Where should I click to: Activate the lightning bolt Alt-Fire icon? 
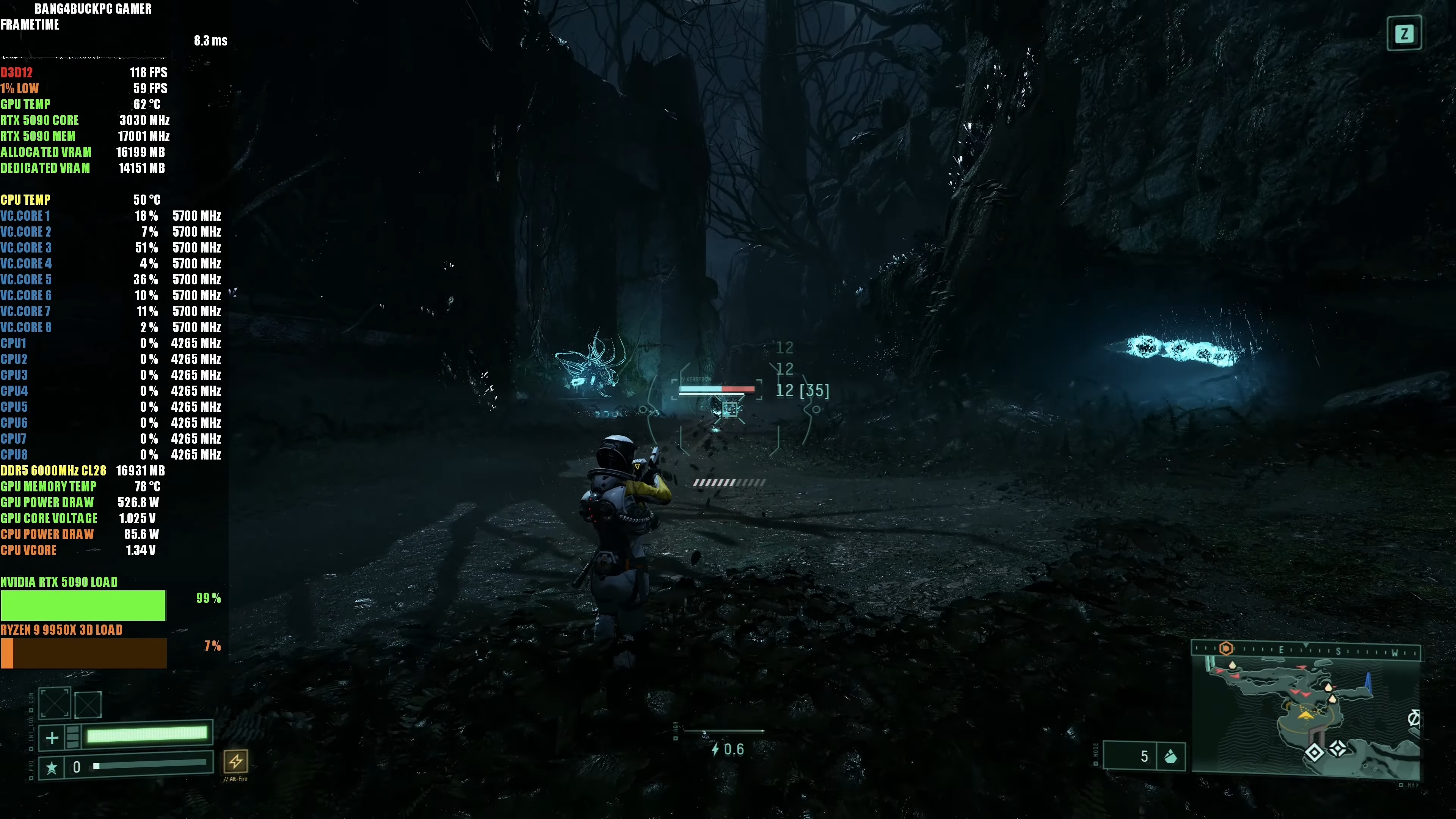236,761
